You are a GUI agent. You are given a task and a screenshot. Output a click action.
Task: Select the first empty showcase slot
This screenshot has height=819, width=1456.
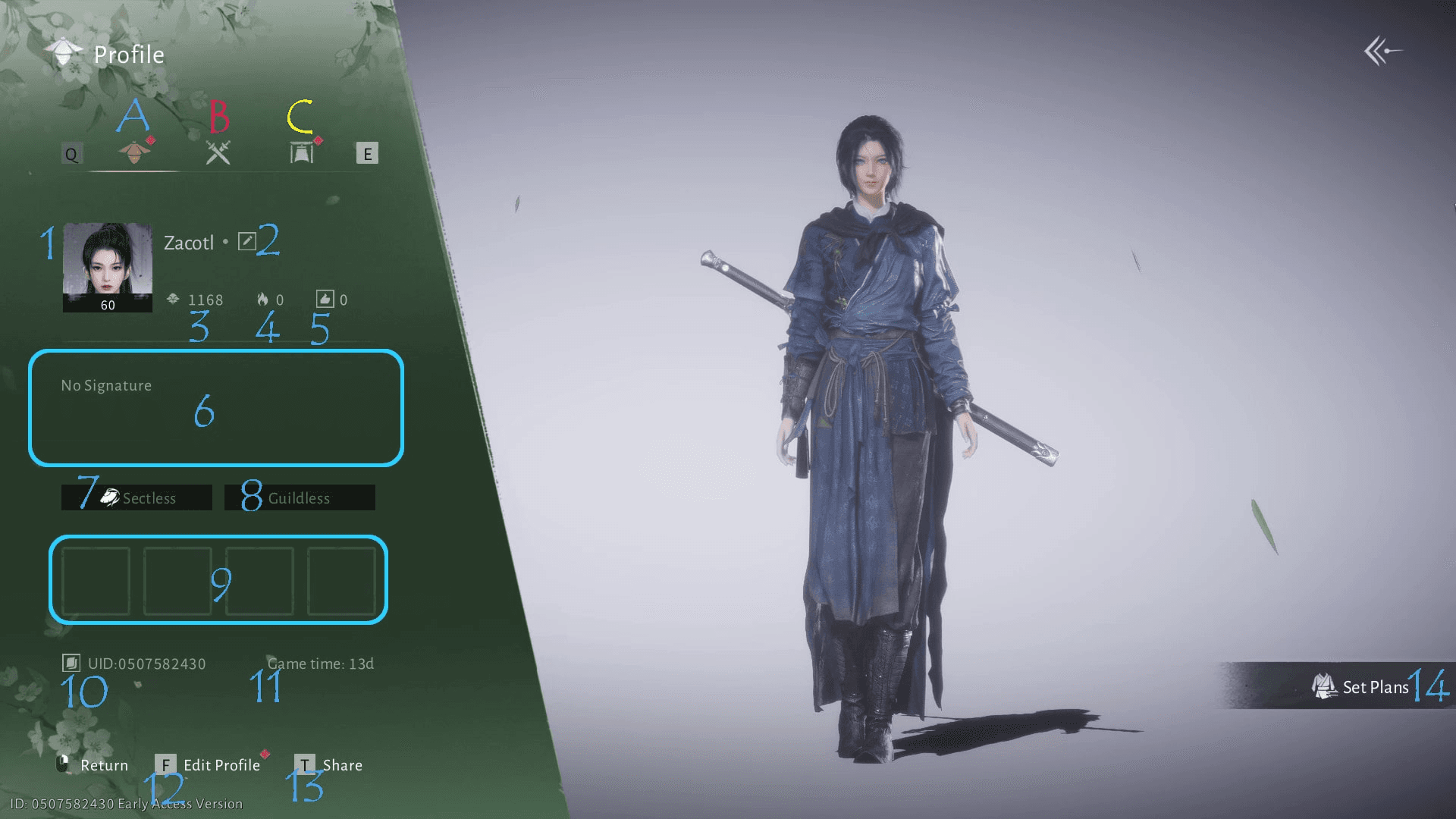pyautogui.click(x=96, y=581)
